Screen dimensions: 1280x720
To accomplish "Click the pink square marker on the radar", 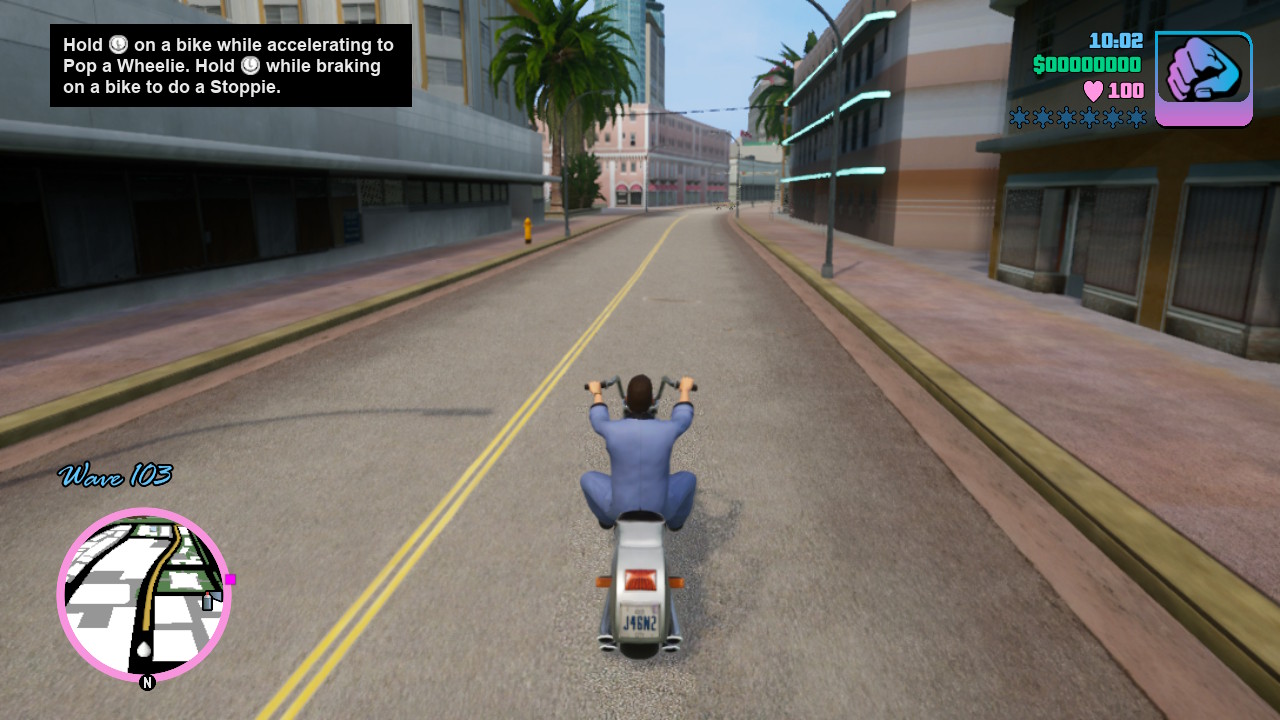I will point(230,579).
